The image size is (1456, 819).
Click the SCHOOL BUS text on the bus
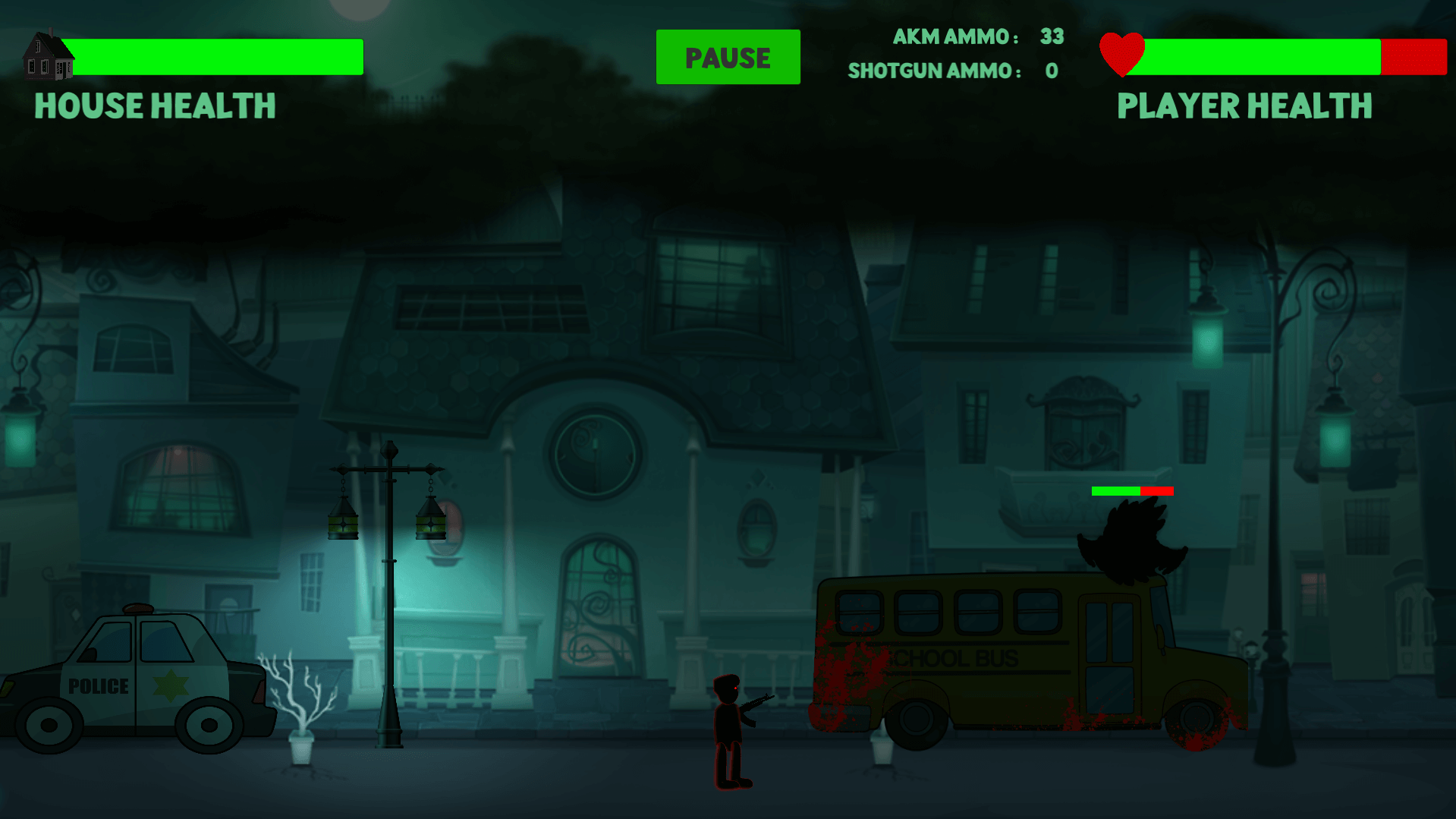coord(952,659)
